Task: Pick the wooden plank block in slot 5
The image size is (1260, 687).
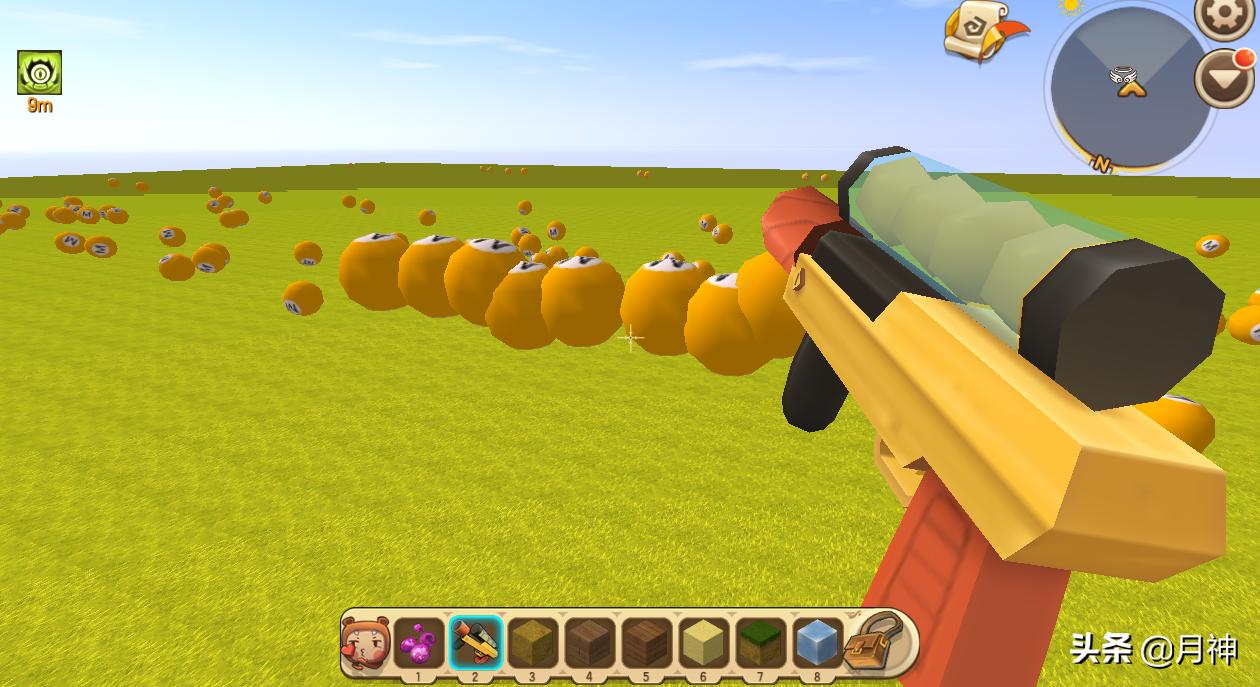Action: pos(646,642)
